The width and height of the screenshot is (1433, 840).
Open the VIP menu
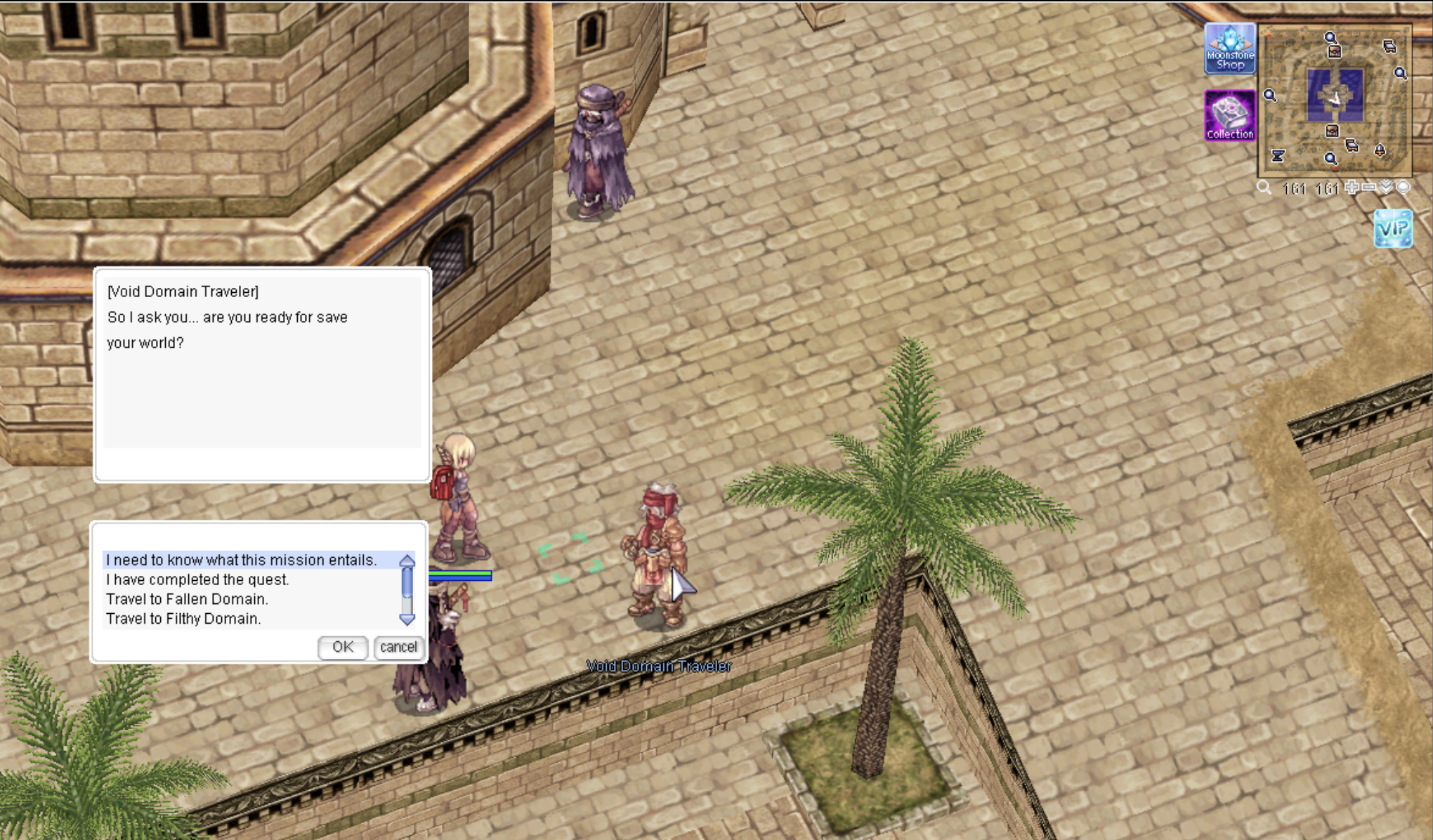click(x=1393, y=229)
